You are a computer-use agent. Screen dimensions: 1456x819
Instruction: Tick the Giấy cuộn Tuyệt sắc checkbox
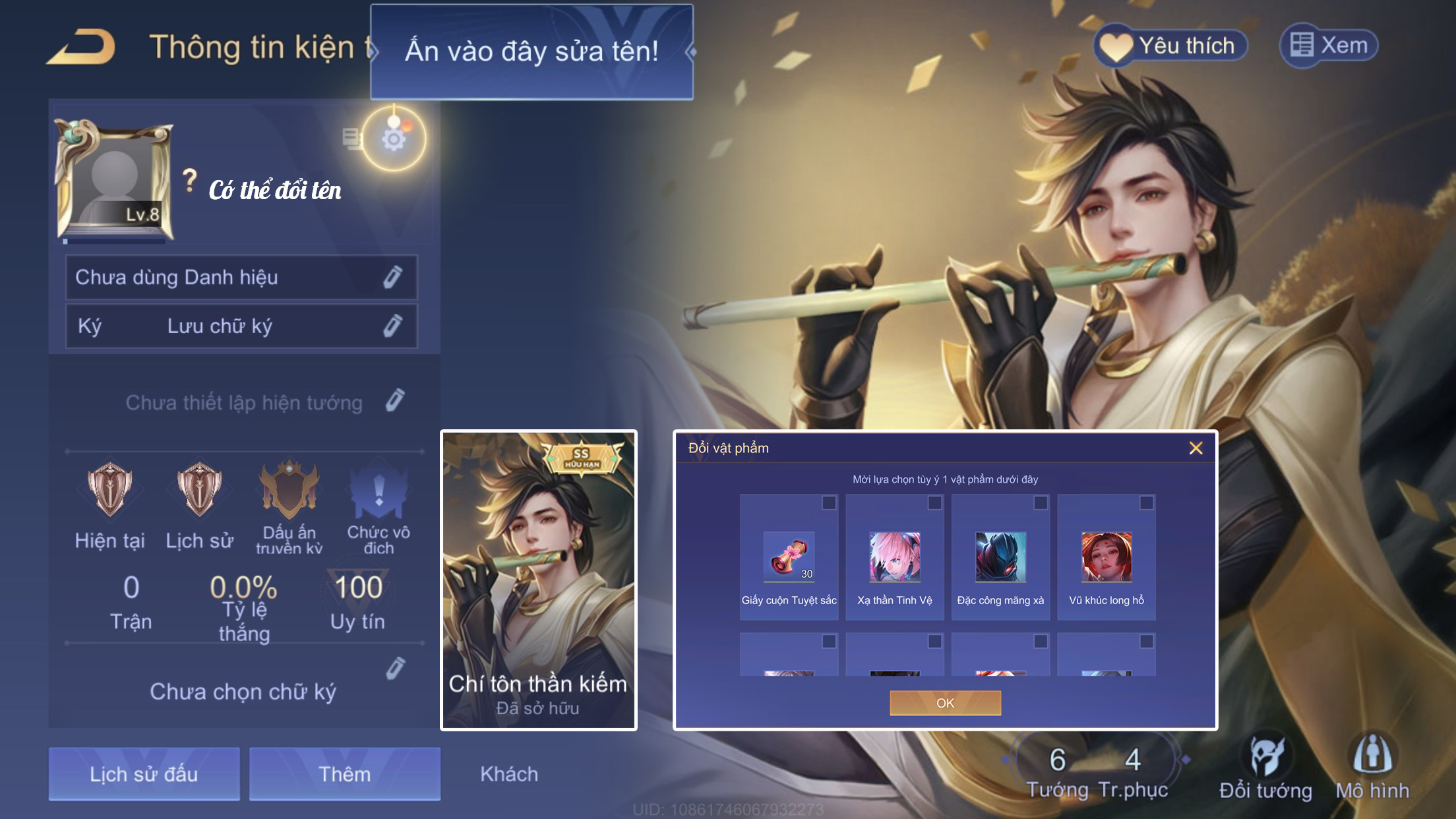tap(829, 503)
